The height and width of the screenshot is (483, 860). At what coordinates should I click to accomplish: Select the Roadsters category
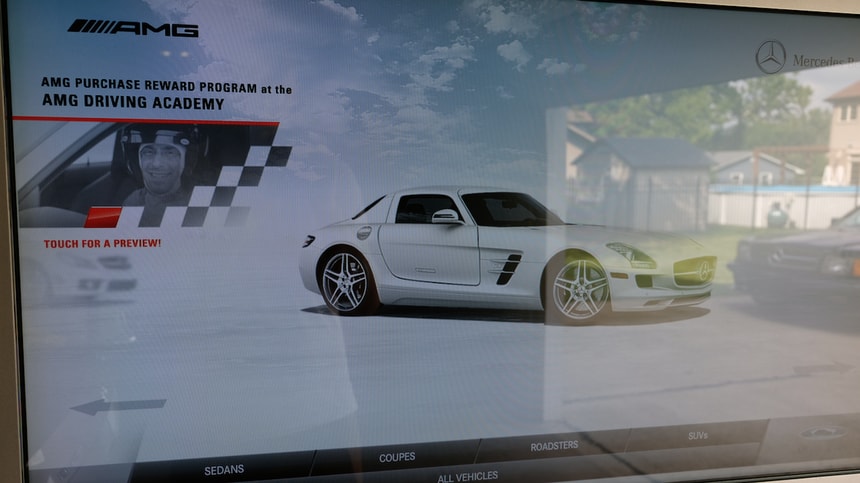(554, 446)
